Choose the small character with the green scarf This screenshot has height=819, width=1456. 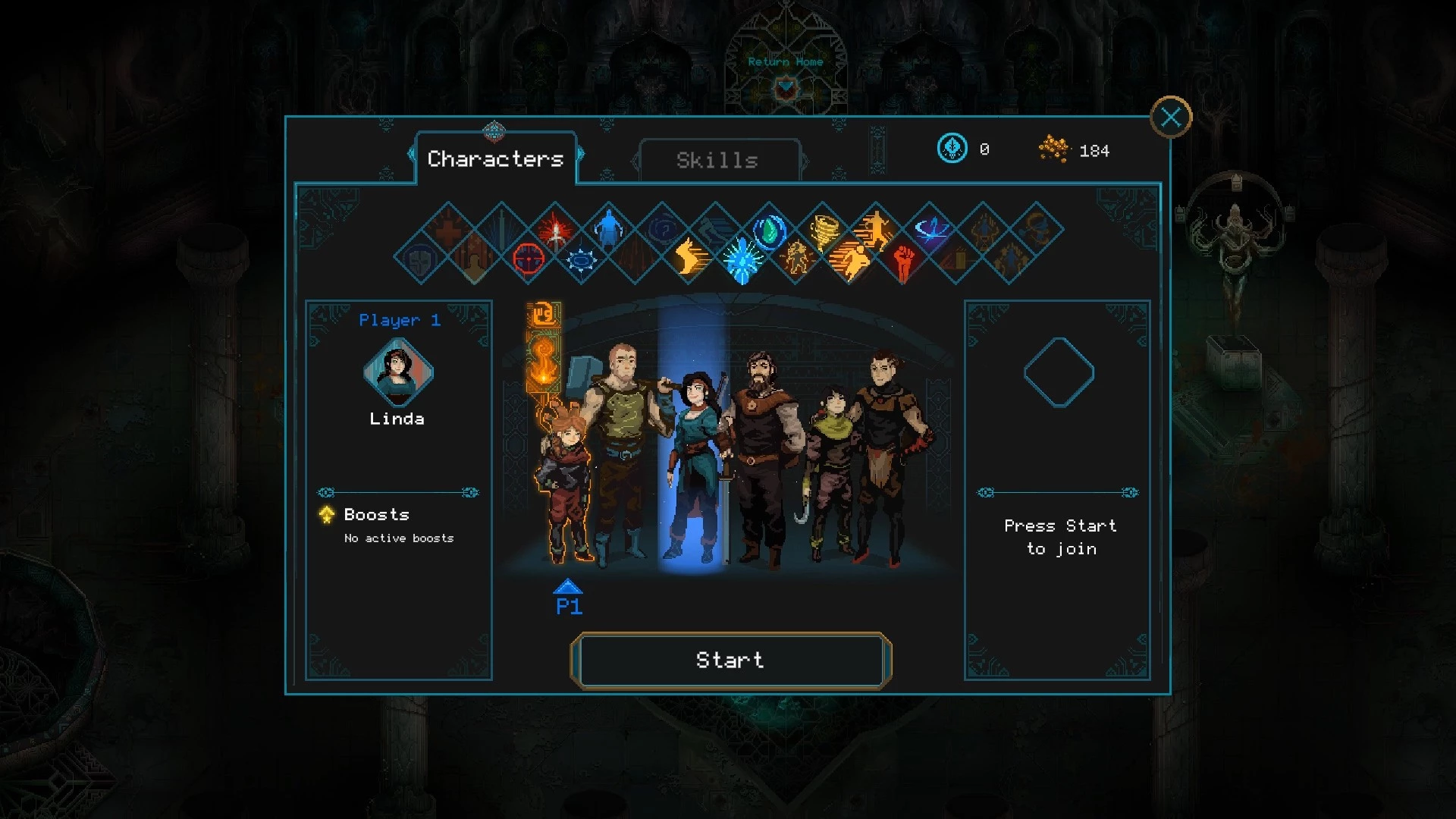[828, 470]
